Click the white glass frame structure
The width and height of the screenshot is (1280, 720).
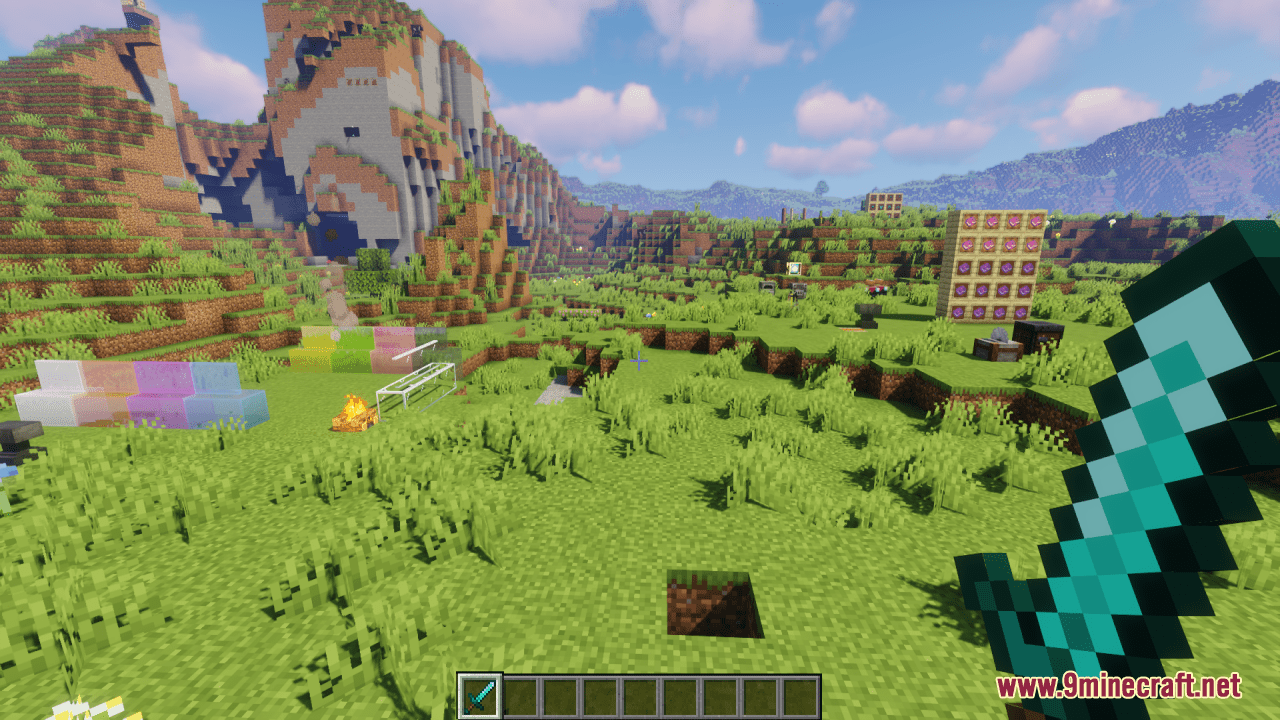pos(415,380)
